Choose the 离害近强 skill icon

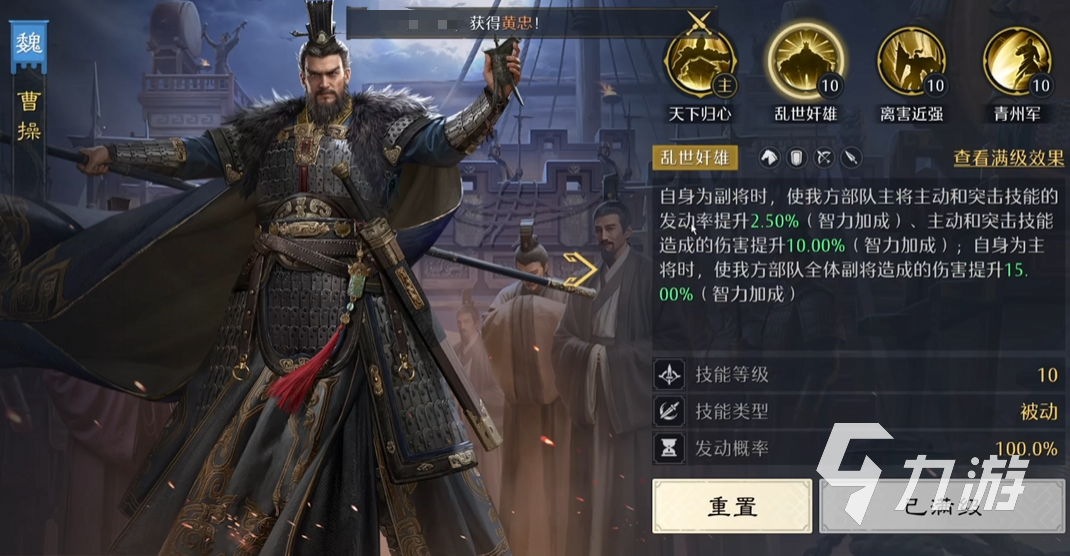coord(911,61)
